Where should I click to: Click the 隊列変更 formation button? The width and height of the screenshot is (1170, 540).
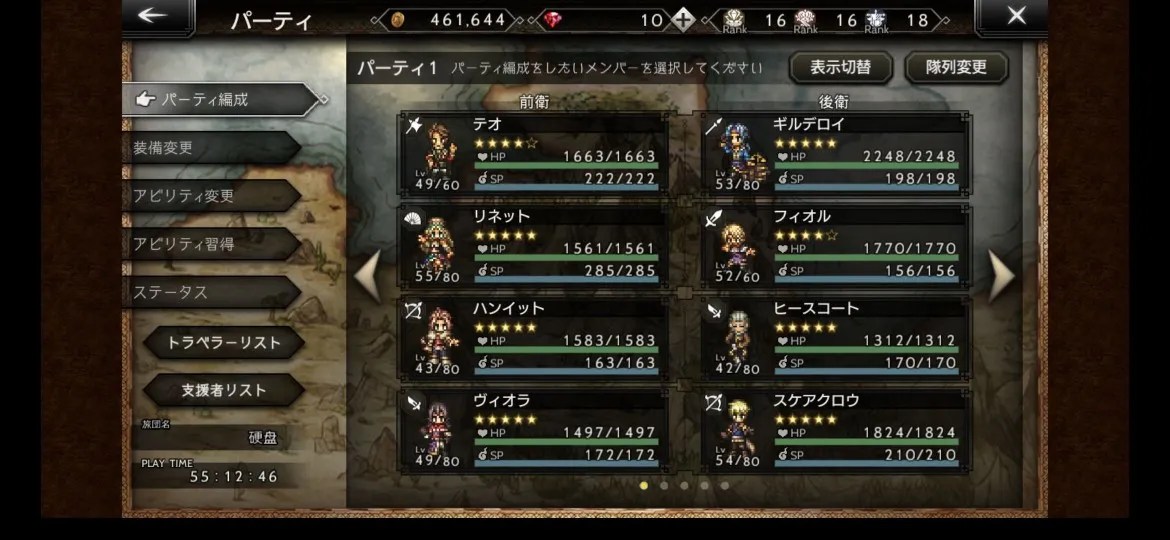point(956,67)
